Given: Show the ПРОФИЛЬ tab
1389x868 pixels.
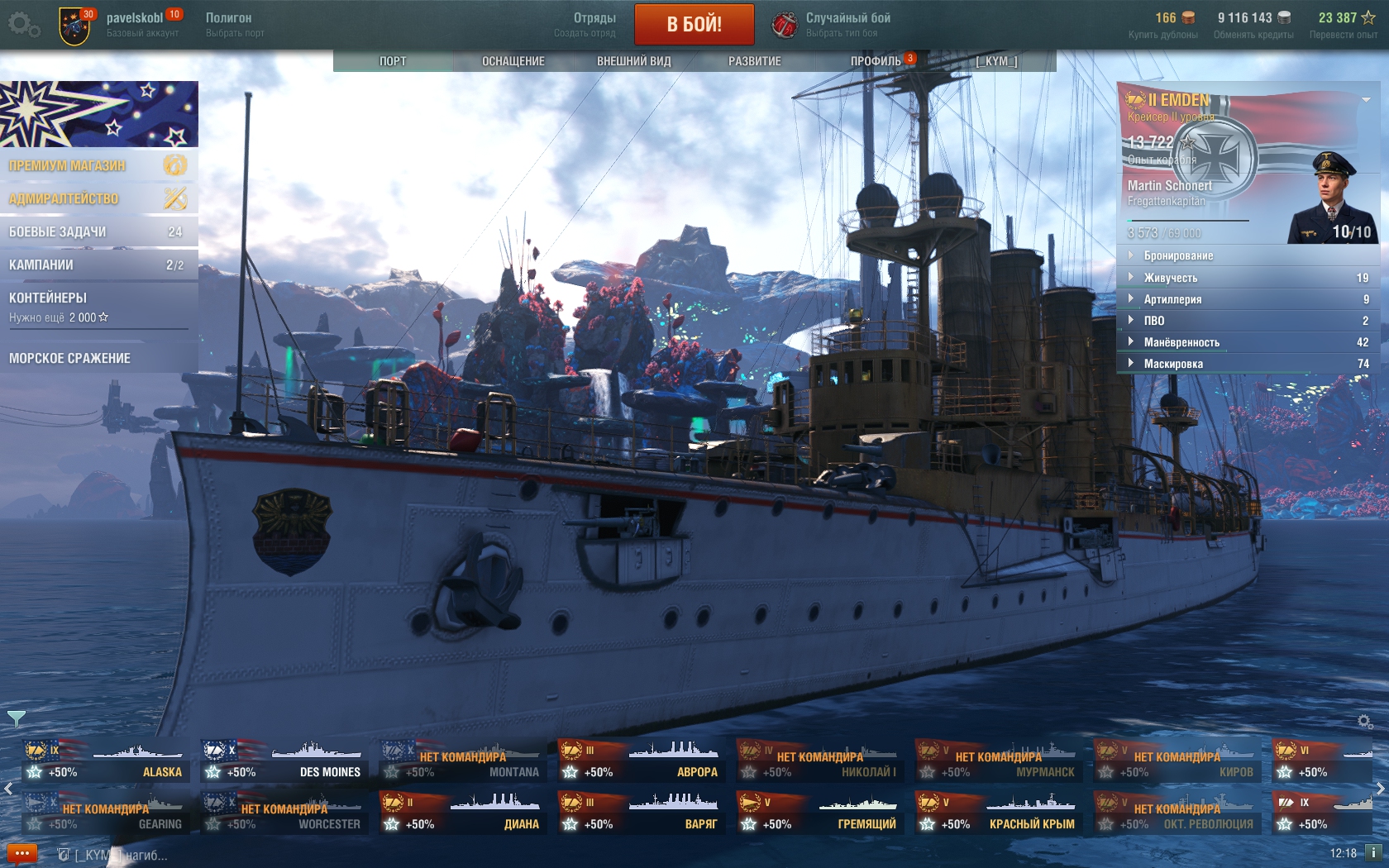Looking at the screenshot, I should [x=876, y=61].
